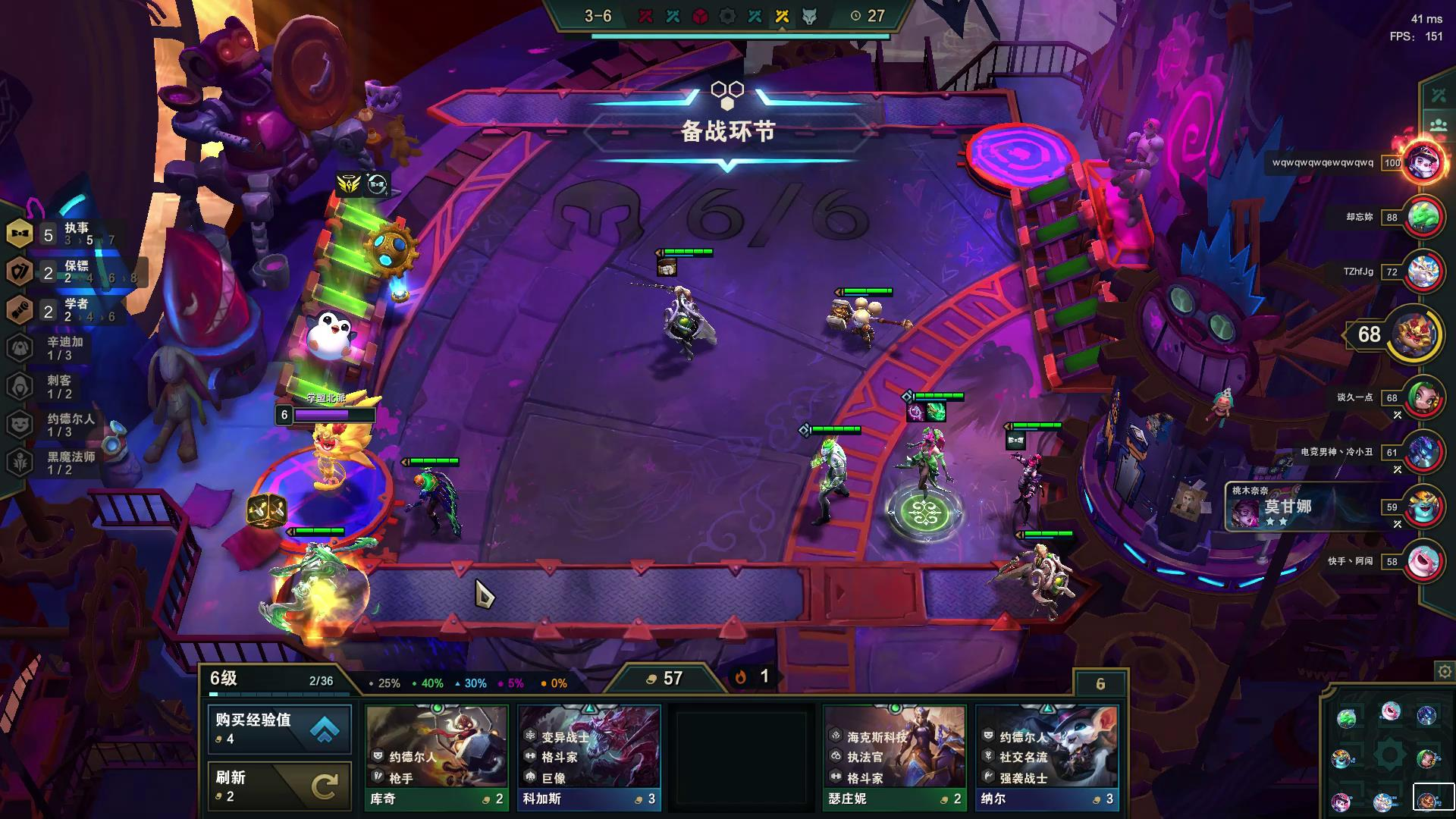
Task: Click the minimap of arenas
Action: [x=1388, y=755]
